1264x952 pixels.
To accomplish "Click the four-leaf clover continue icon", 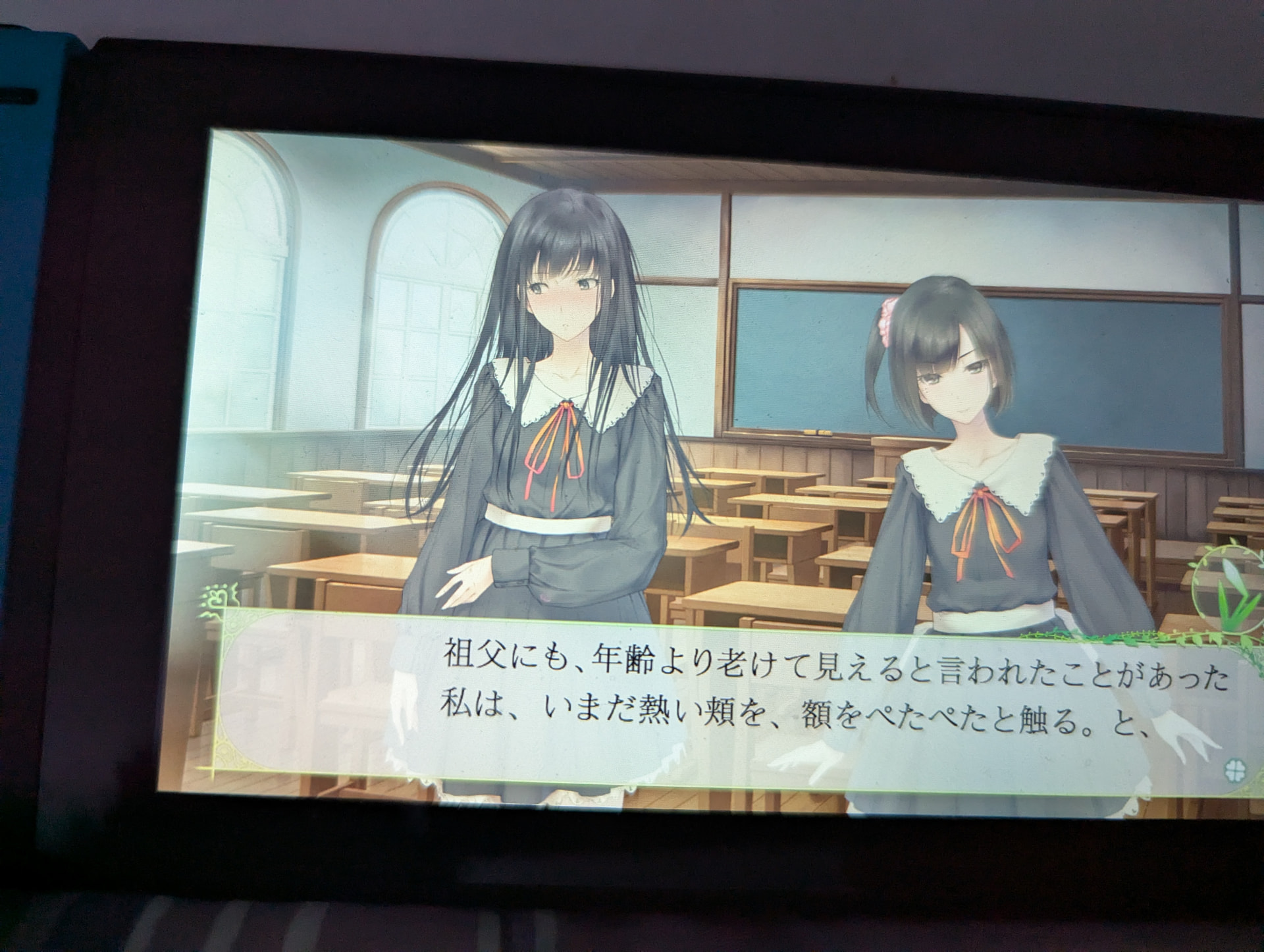I will pos(1233,768).
